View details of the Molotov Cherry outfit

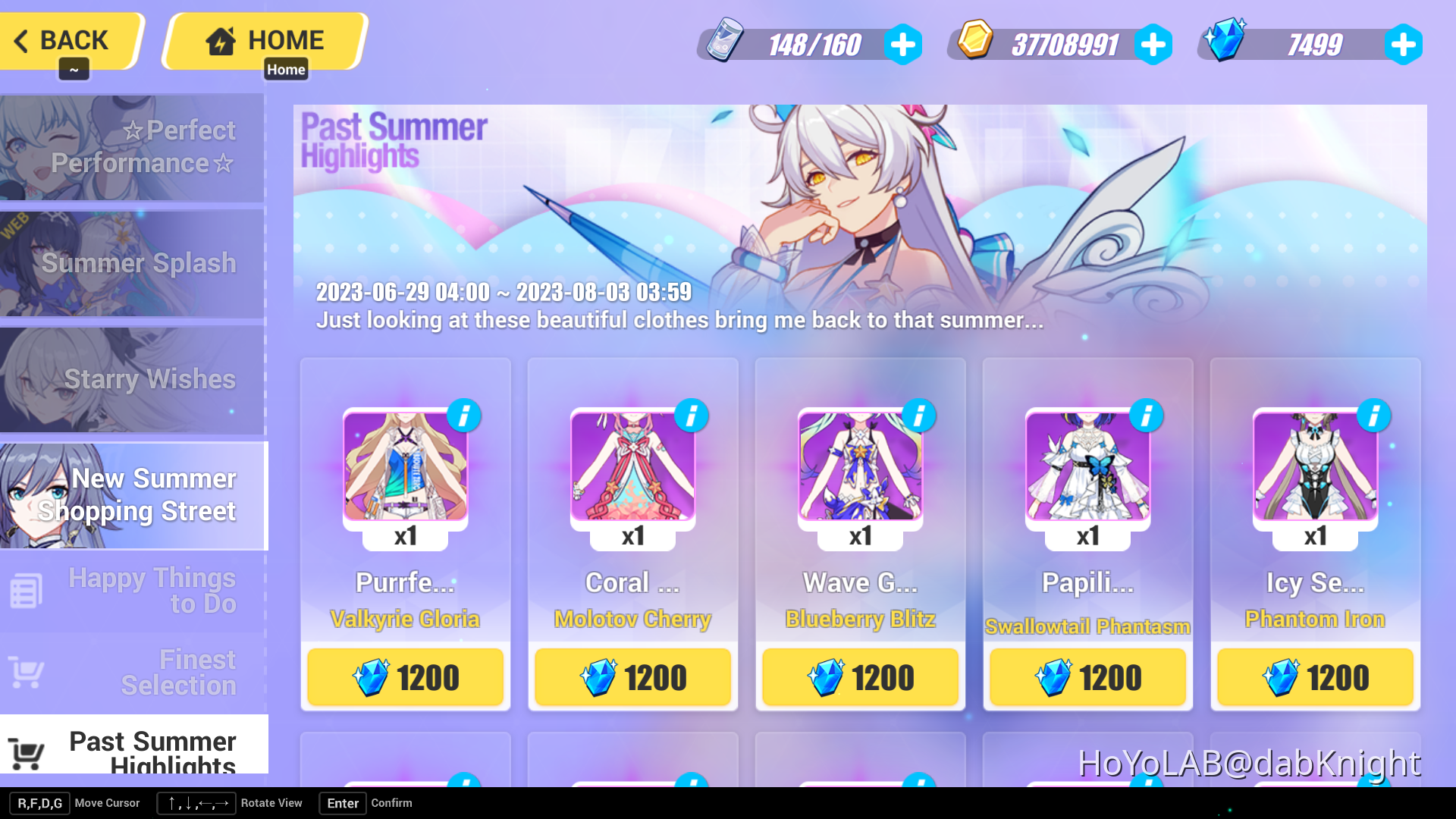click(691, 416)
